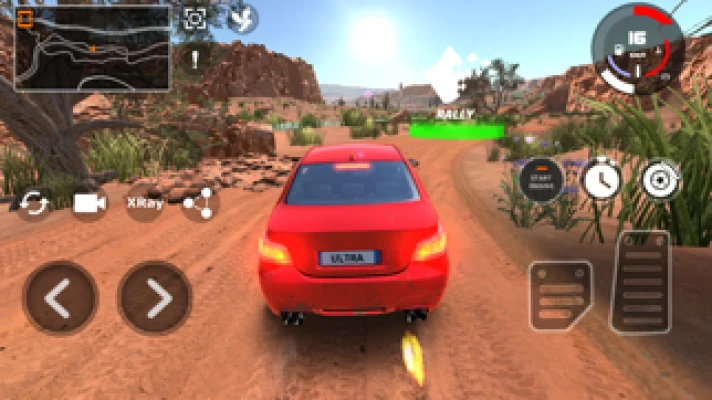Open the minimap

93,47
